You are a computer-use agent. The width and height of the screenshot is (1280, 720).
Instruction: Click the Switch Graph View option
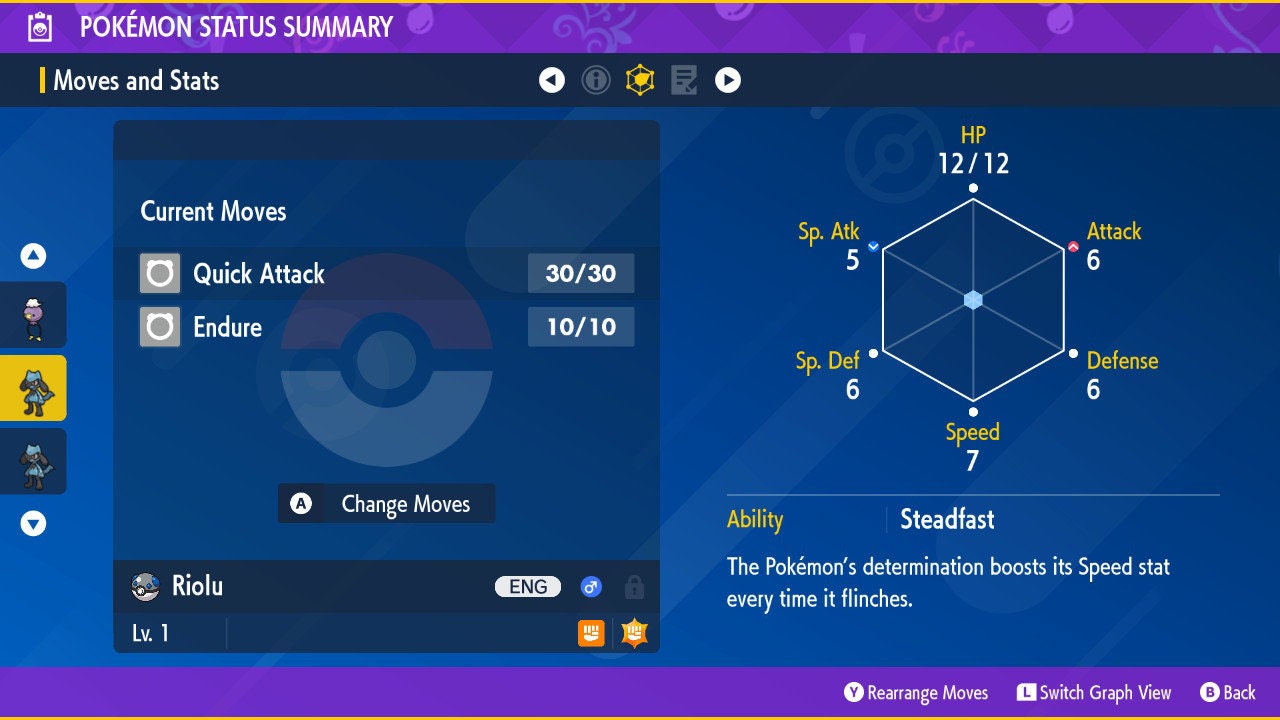pyautogui.click(x=1094, y=693)
